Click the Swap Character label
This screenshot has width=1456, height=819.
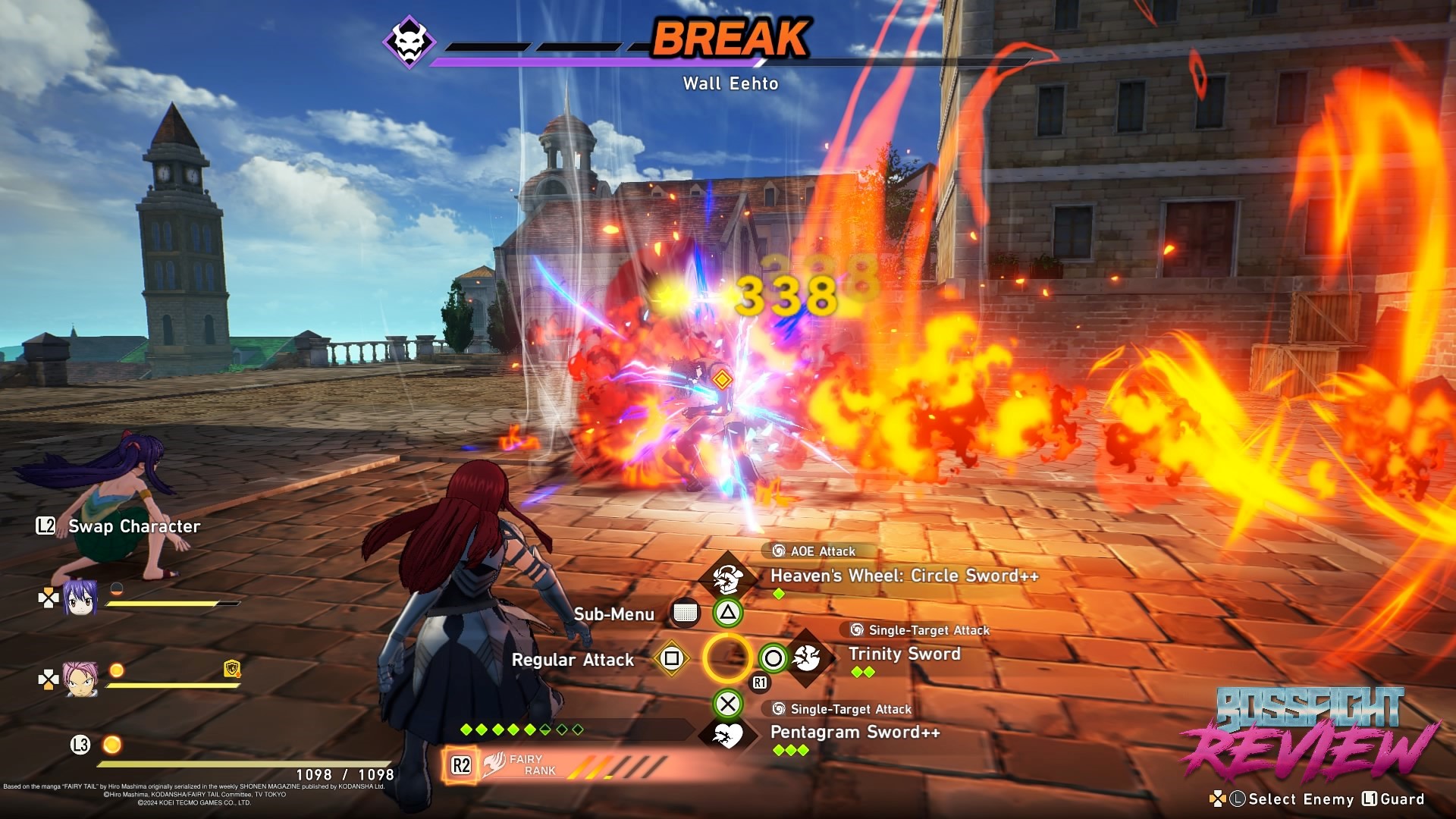[x=134, y=526]
